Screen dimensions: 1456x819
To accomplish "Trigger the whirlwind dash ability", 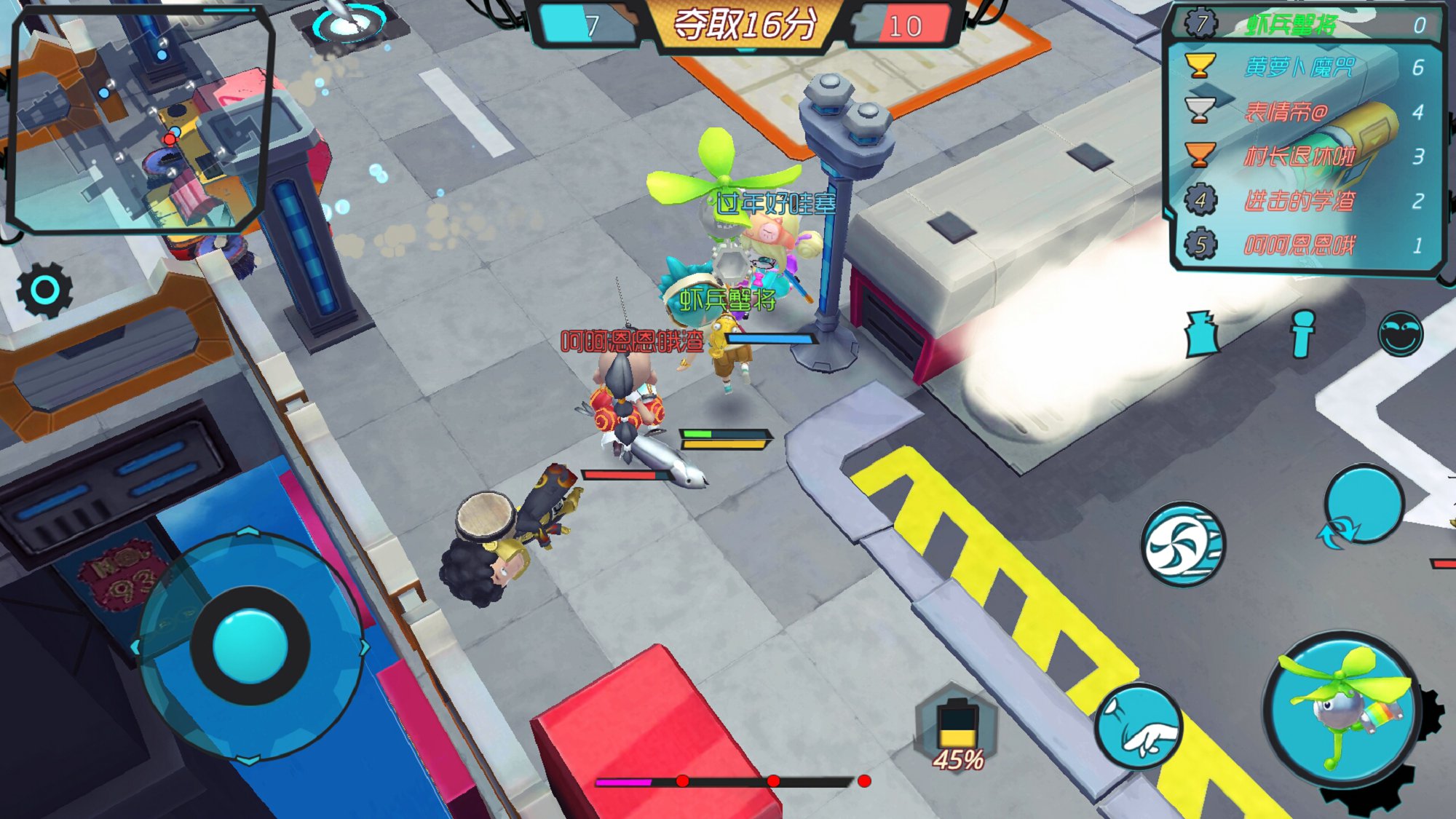I will click(x=1183, y=545).
